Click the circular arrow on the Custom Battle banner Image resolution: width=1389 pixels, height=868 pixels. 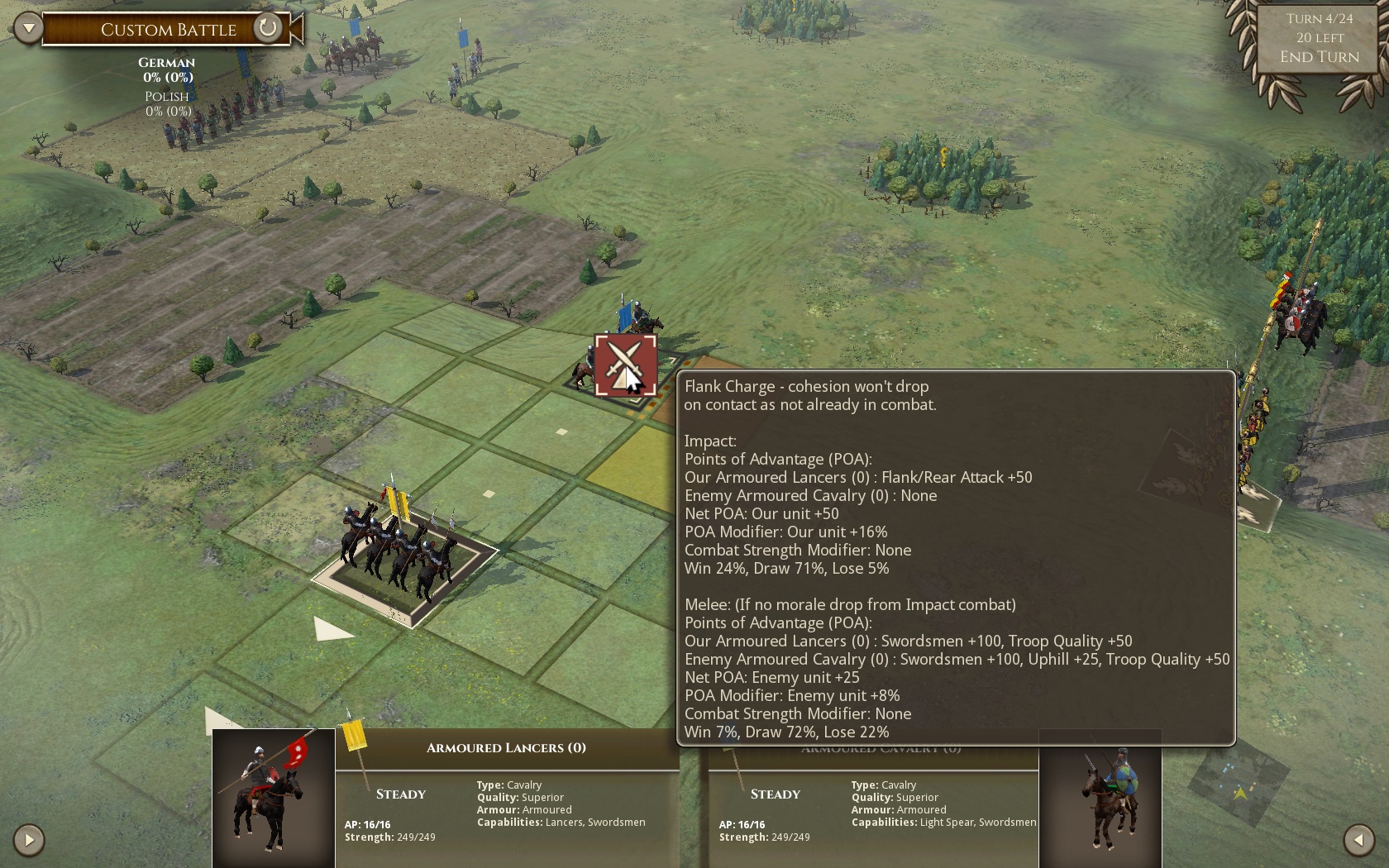pos(267,29)
